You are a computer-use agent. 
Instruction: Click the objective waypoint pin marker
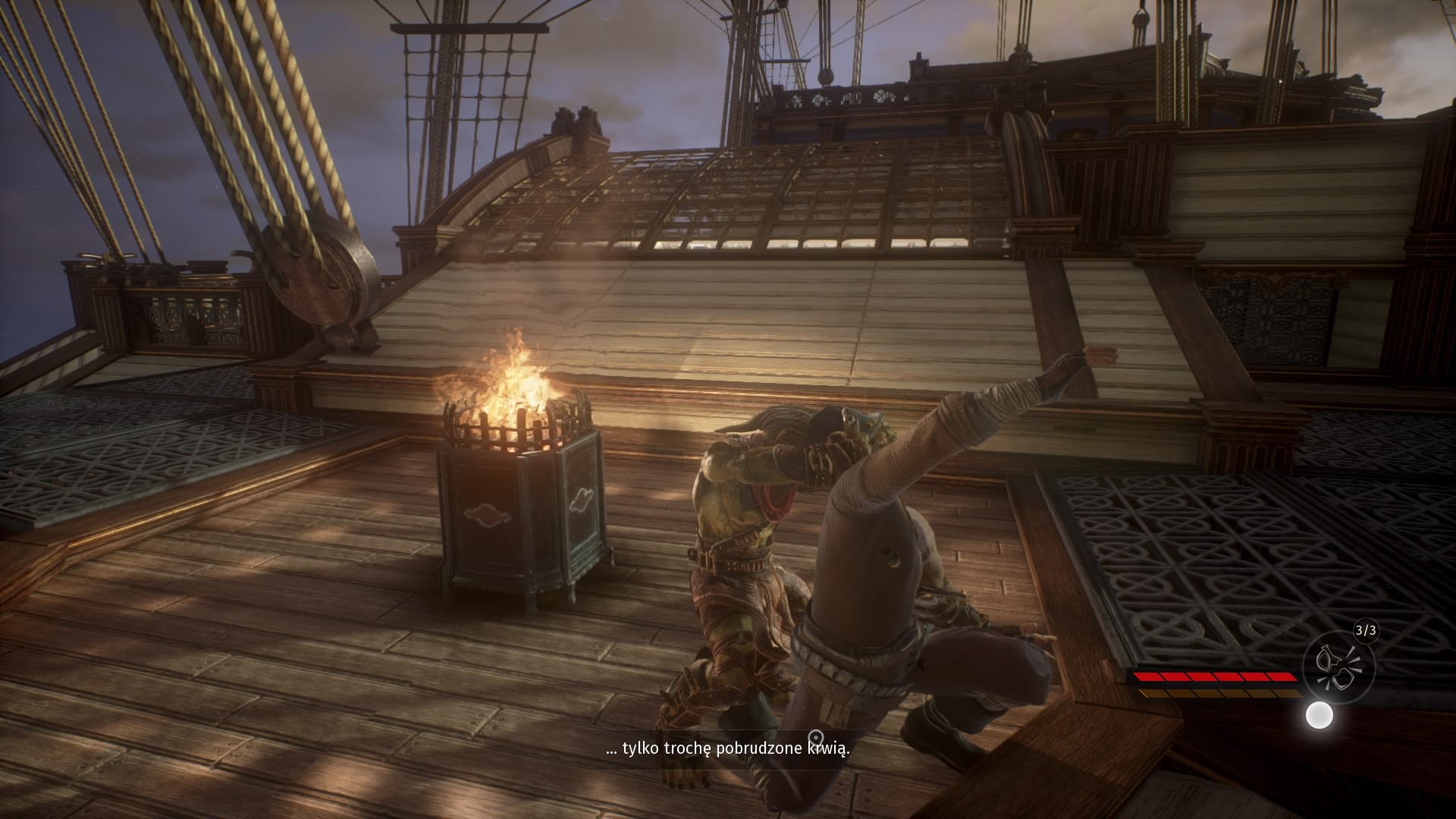pos(816,737)
